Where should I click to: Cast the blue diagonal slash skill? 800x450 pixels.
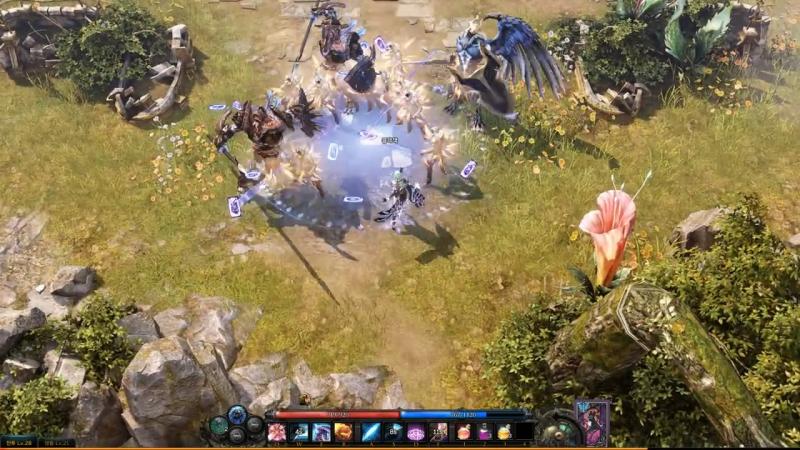point(371,432)
